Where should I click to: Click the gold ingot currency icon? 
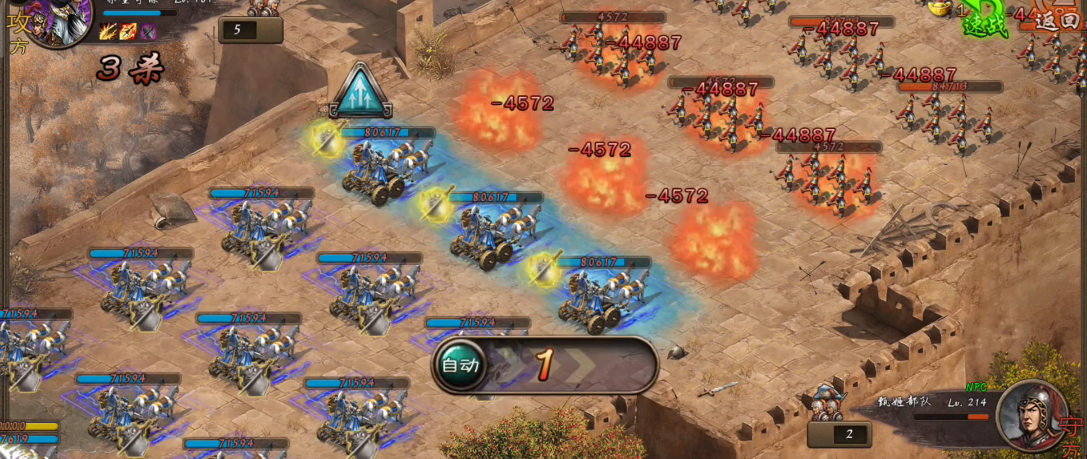(940, 8)
